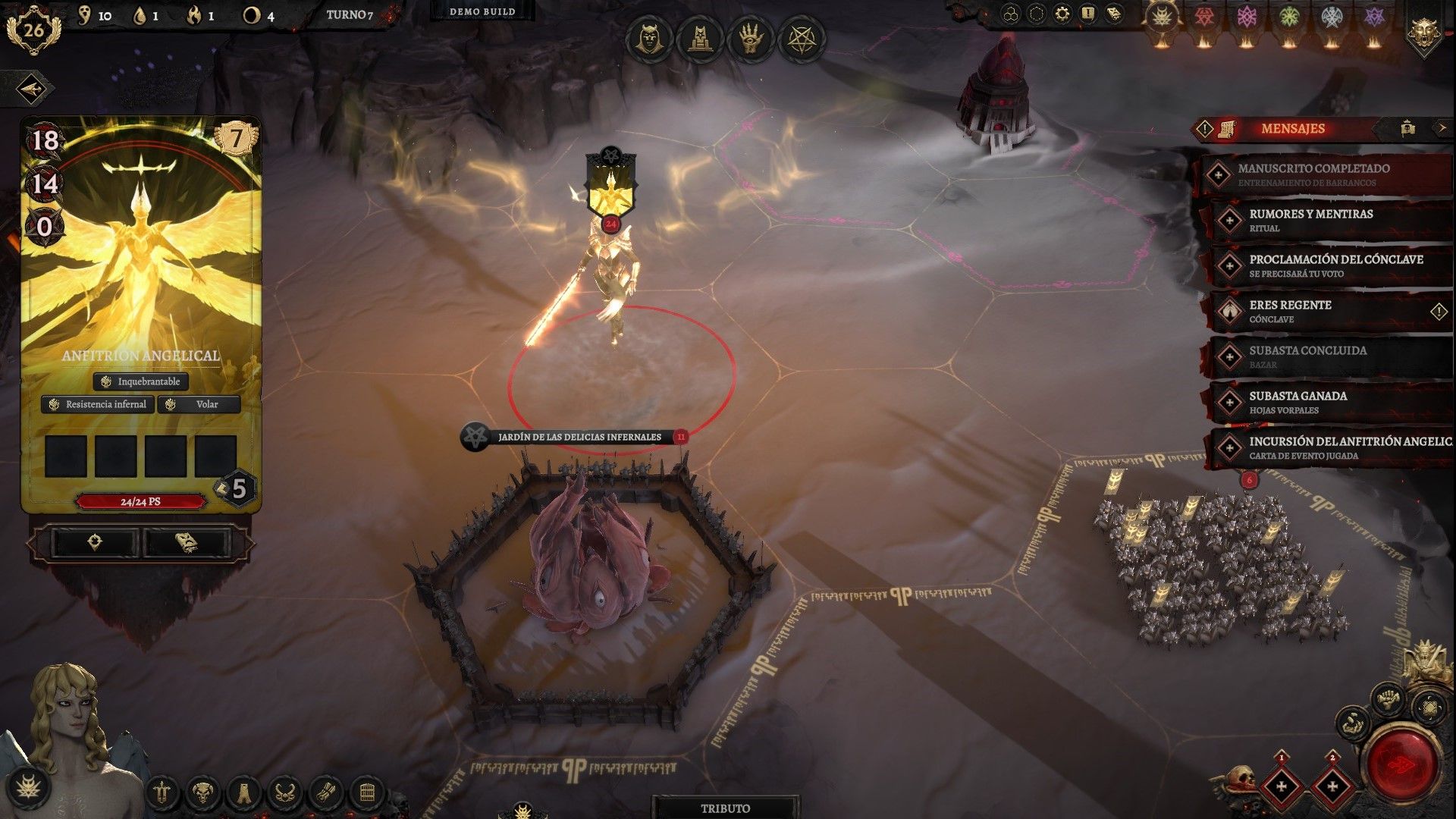Open the Tributo panel
Screen dimensions: 1456x819
pyautogui.click(x=725, y=808)
